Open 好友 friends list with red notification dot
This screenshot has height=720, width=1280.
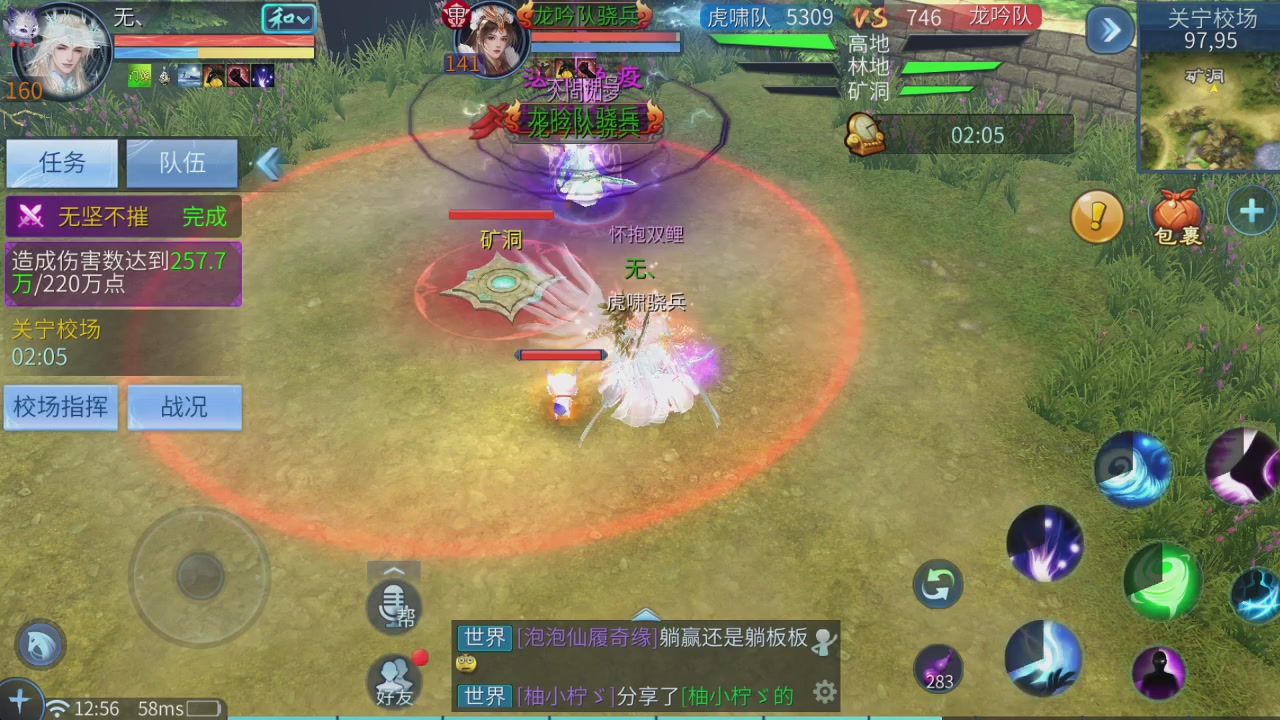[394, 680]
